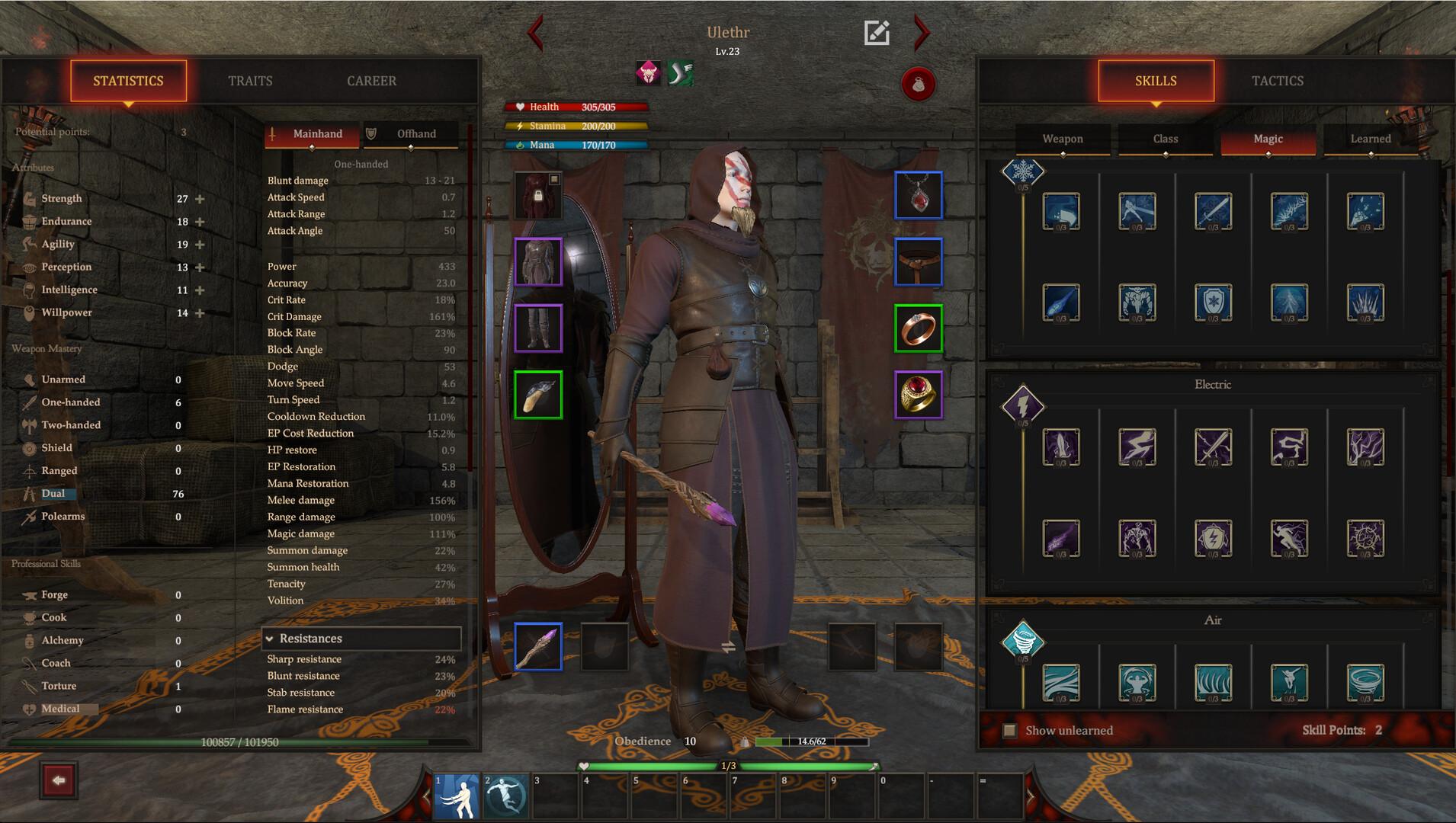Select Dual weapon mastery entry

(x=54, y=493)
